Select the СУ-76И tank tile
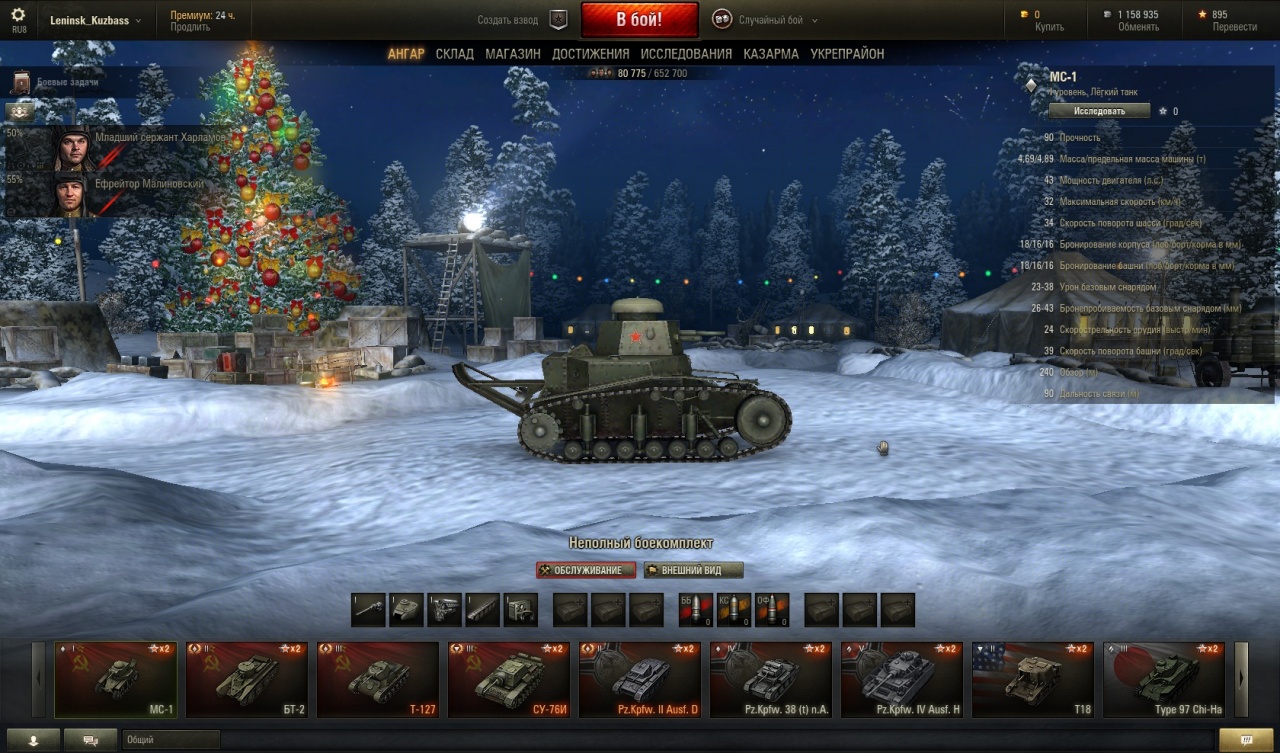The image size is (1280, 753). coord(508,680)
